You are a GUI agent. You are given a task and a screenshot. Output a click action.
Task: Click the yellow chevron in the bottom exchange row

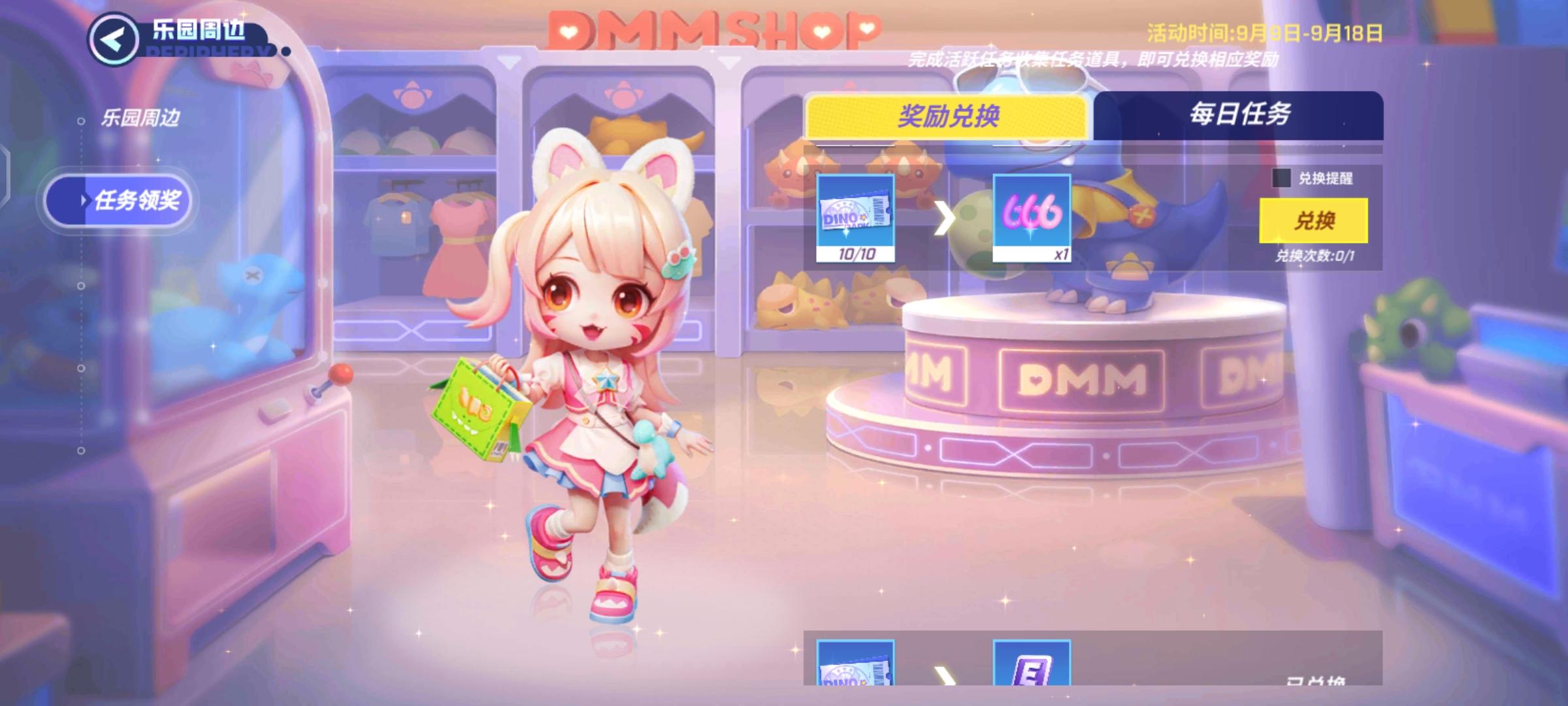coord(945,673)
